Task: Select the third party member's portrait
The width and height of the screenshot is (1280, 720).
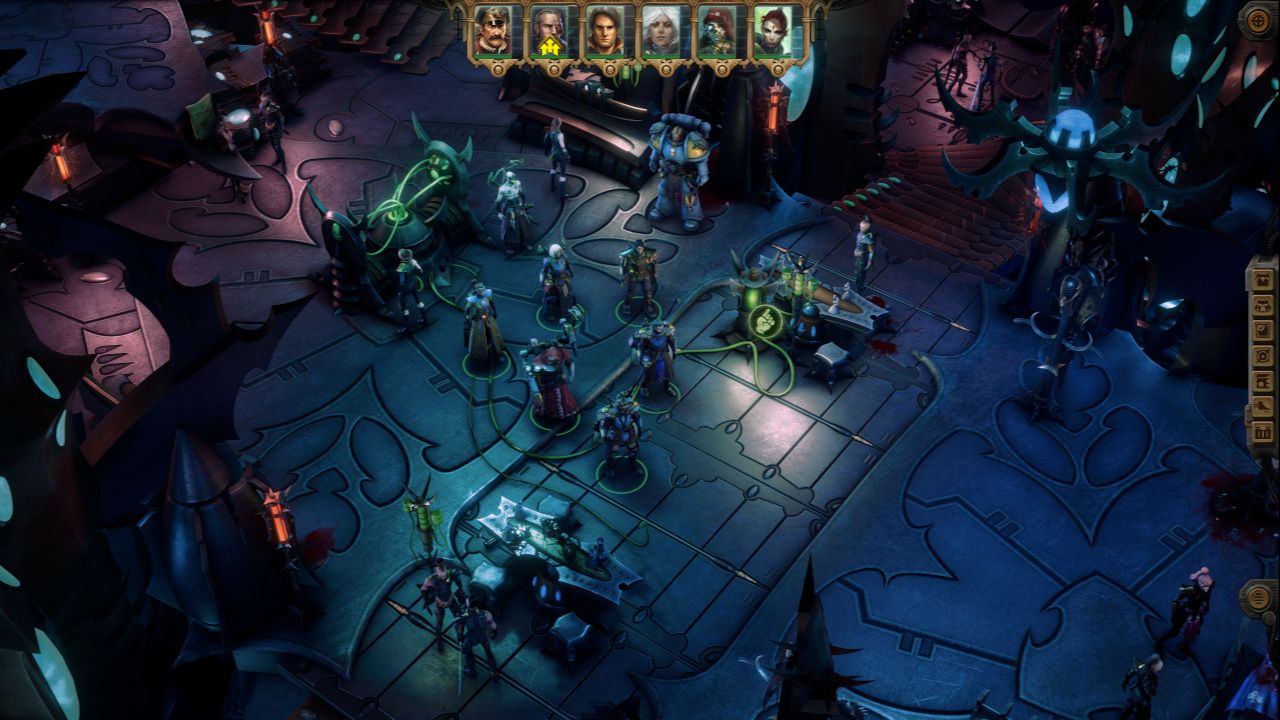Action: tap(606, 30)
